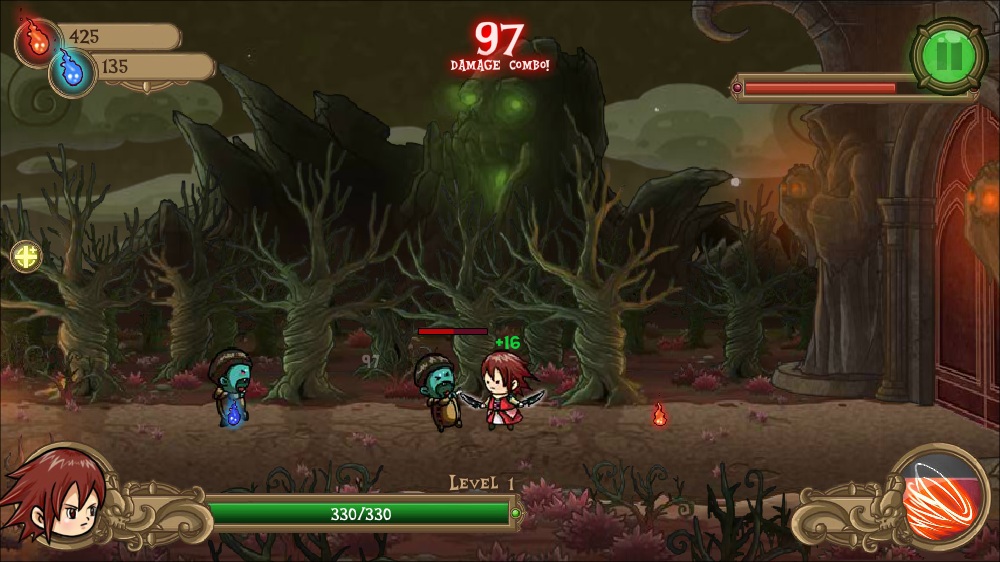Screen dimensions: 1000x562
Task: Pause the game with the green button
Action: tap(949, 55)
